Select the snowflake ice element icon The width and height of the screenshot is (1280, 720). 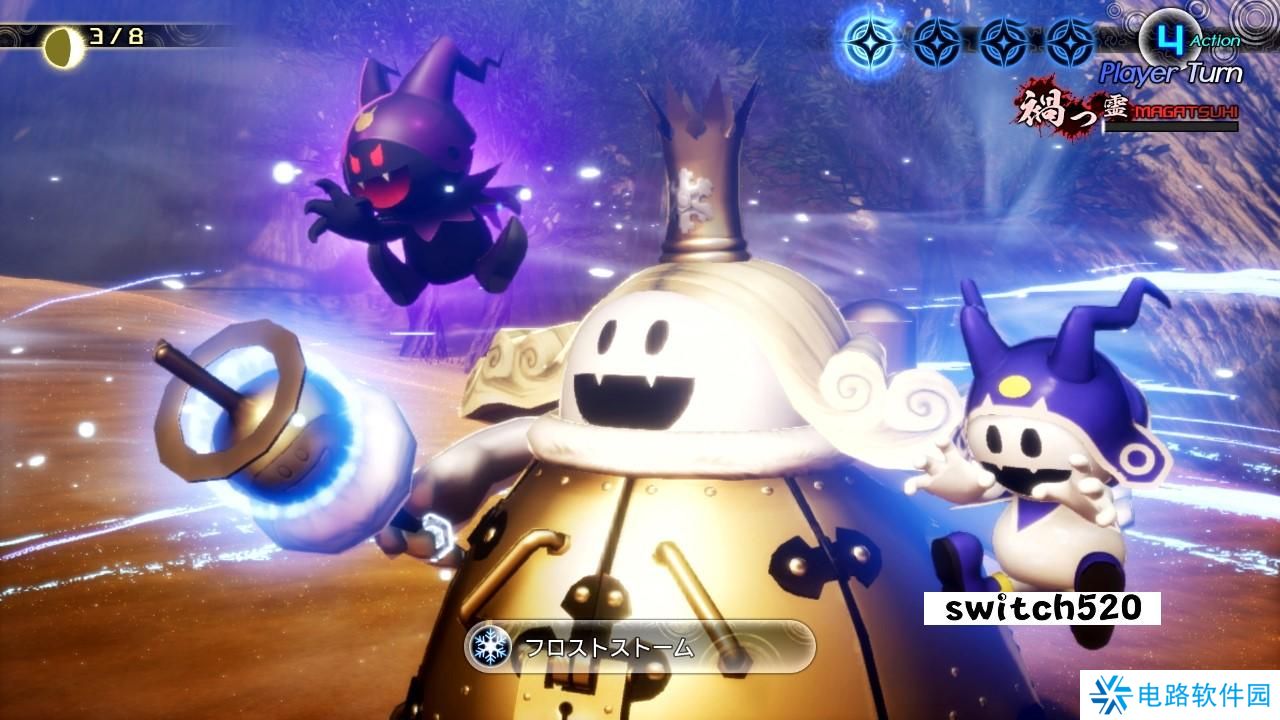tap(490, 647)
